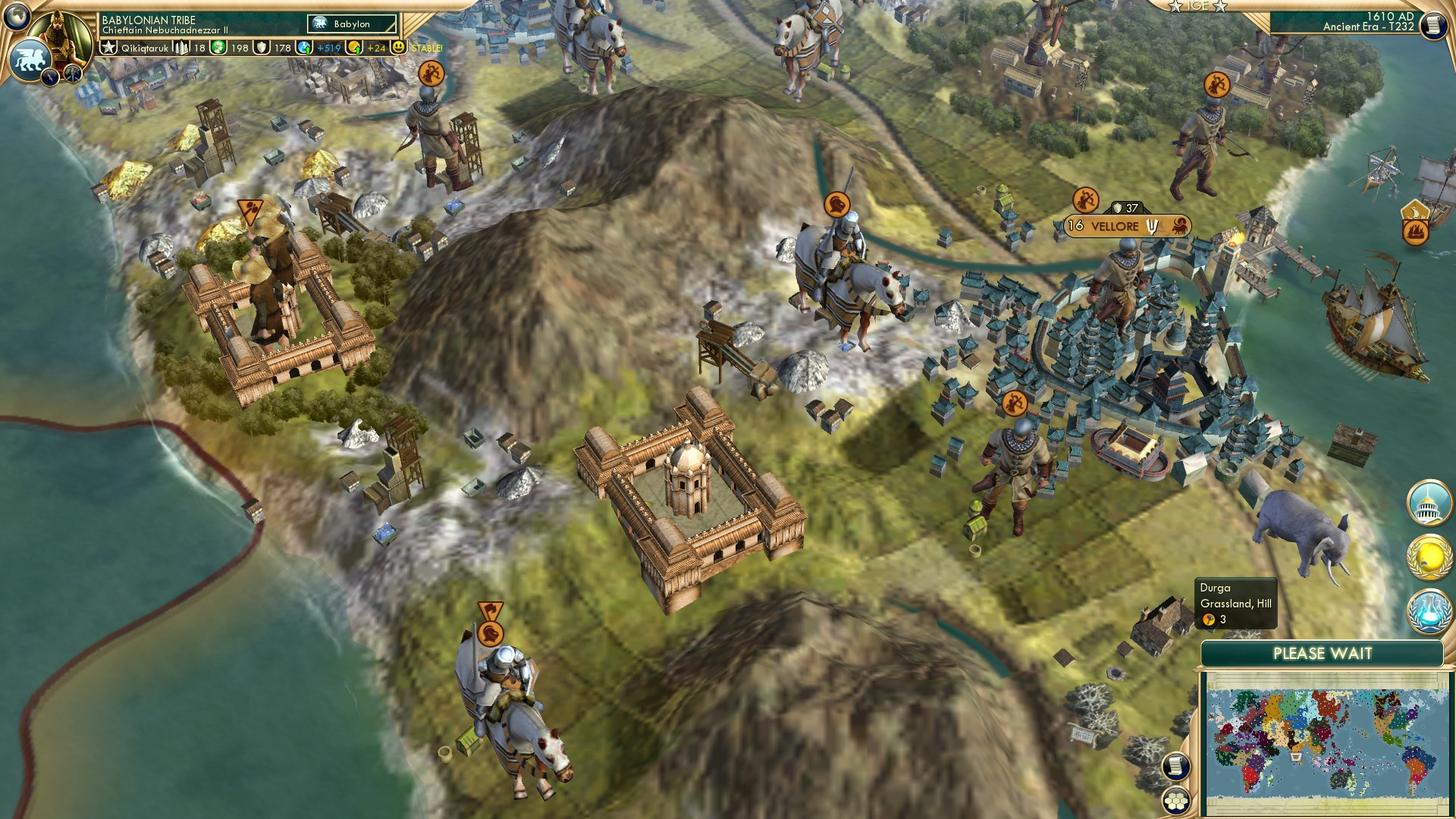Image resolution: width=1456 pixels, height=819 pixels.
Task: Click the population 18 city icon
Action: click(x=181, y=49)
